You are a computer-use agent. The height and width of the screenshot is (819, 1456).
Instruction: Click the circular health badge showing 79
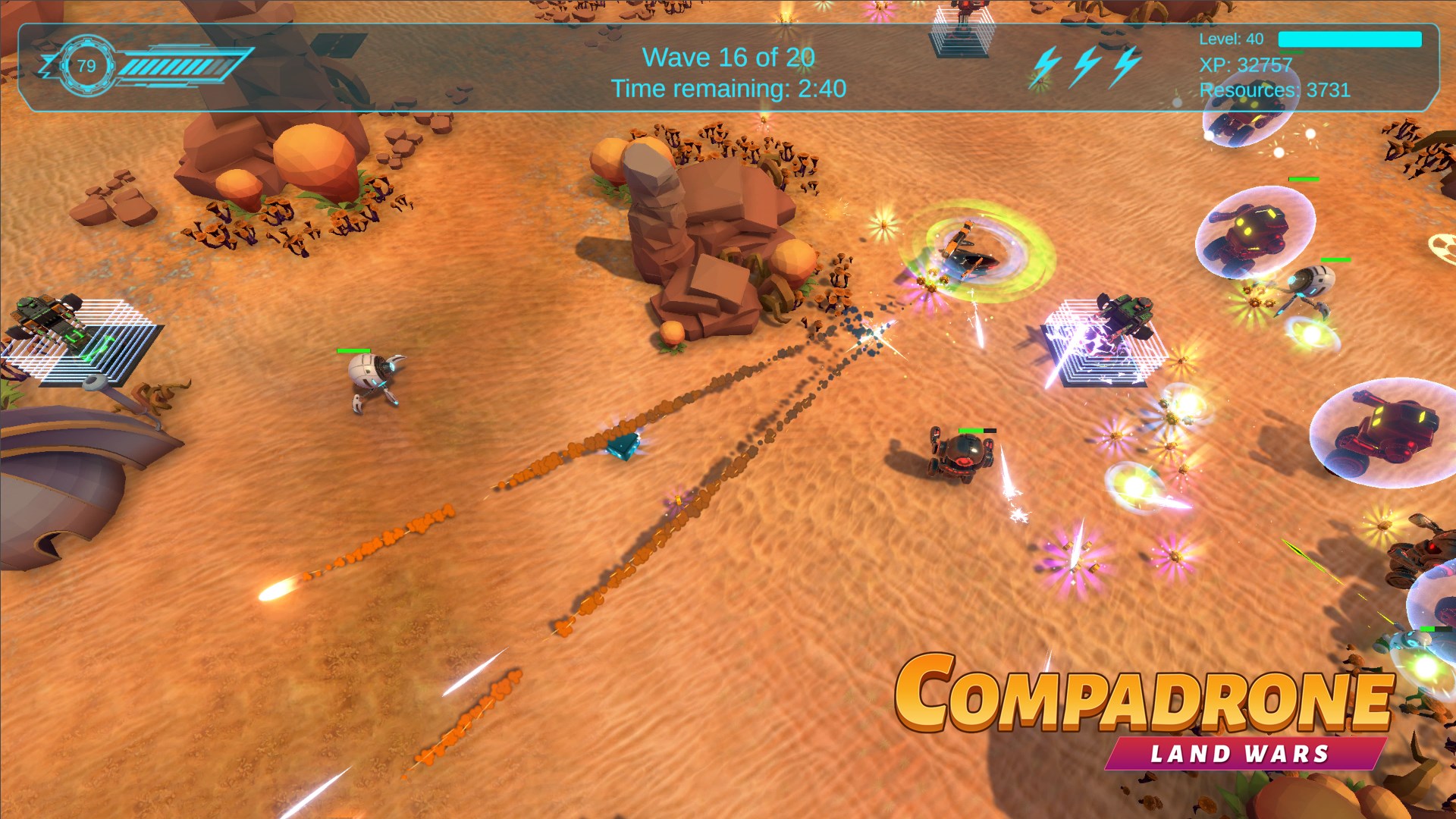(x=86, y=66)
